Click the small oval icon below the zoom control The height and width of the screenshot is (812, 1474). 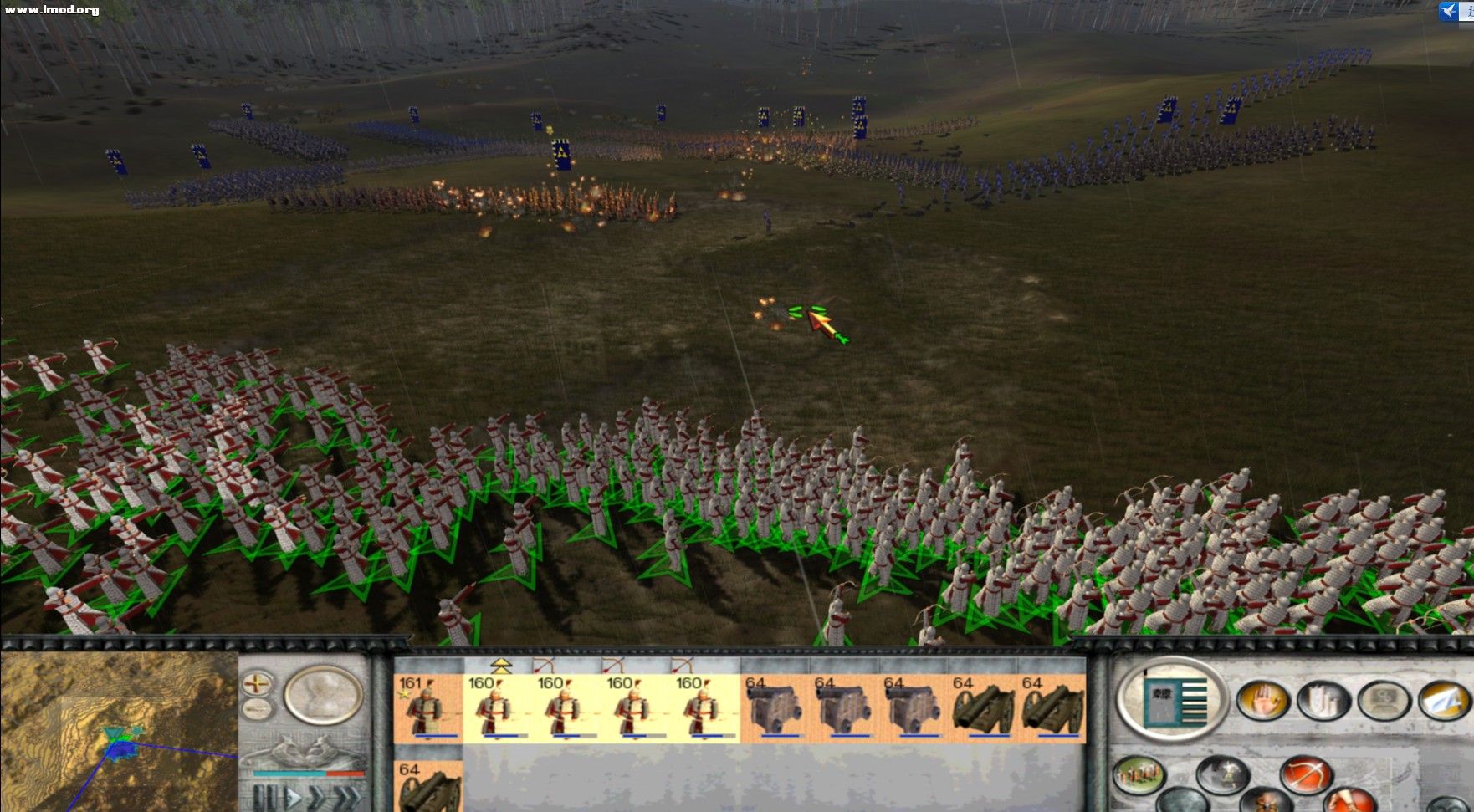pyautogui.click(x=255, y=709)
